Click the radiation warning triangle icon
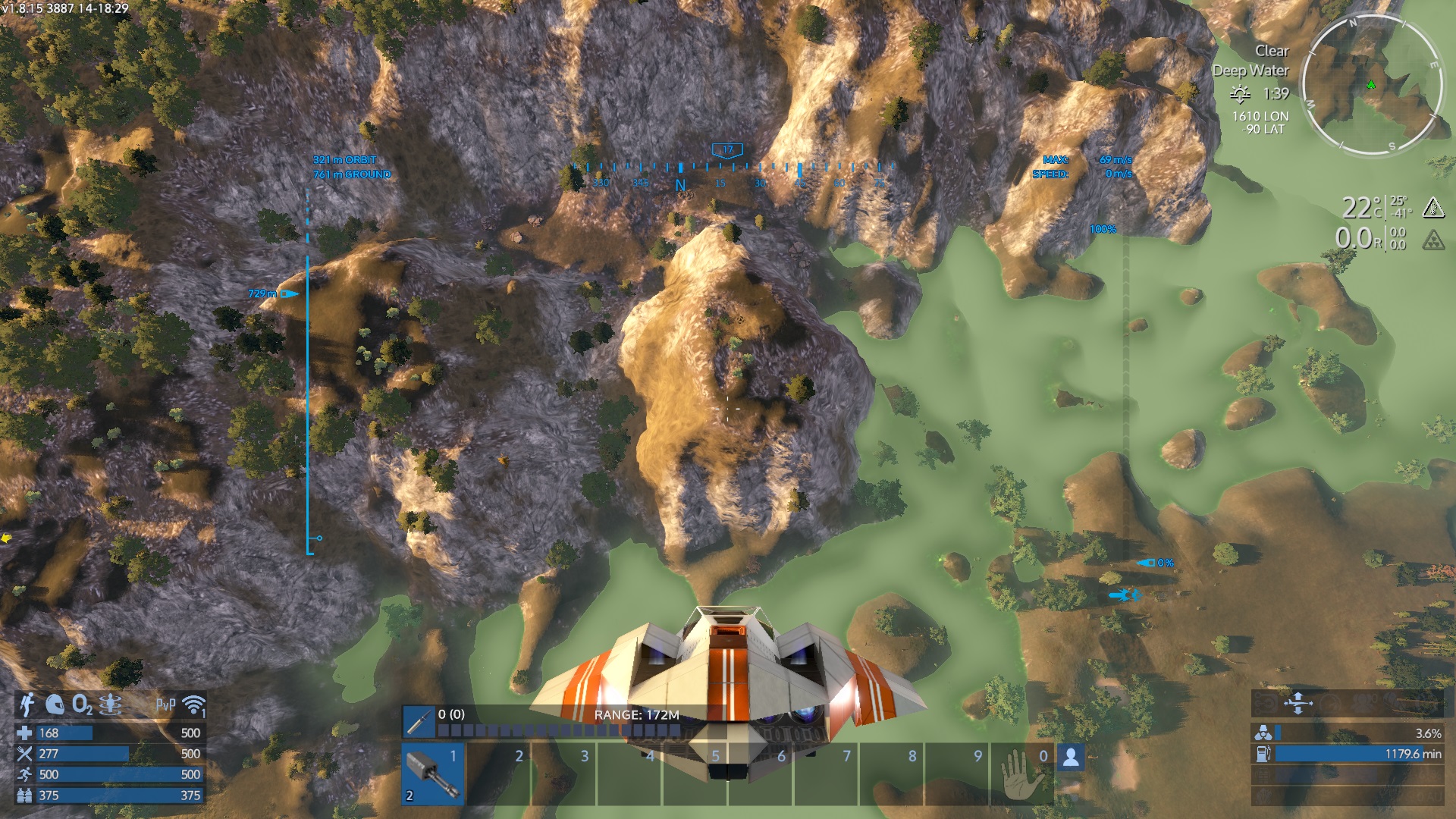The image size is (1456, 819). [1432, 240]
